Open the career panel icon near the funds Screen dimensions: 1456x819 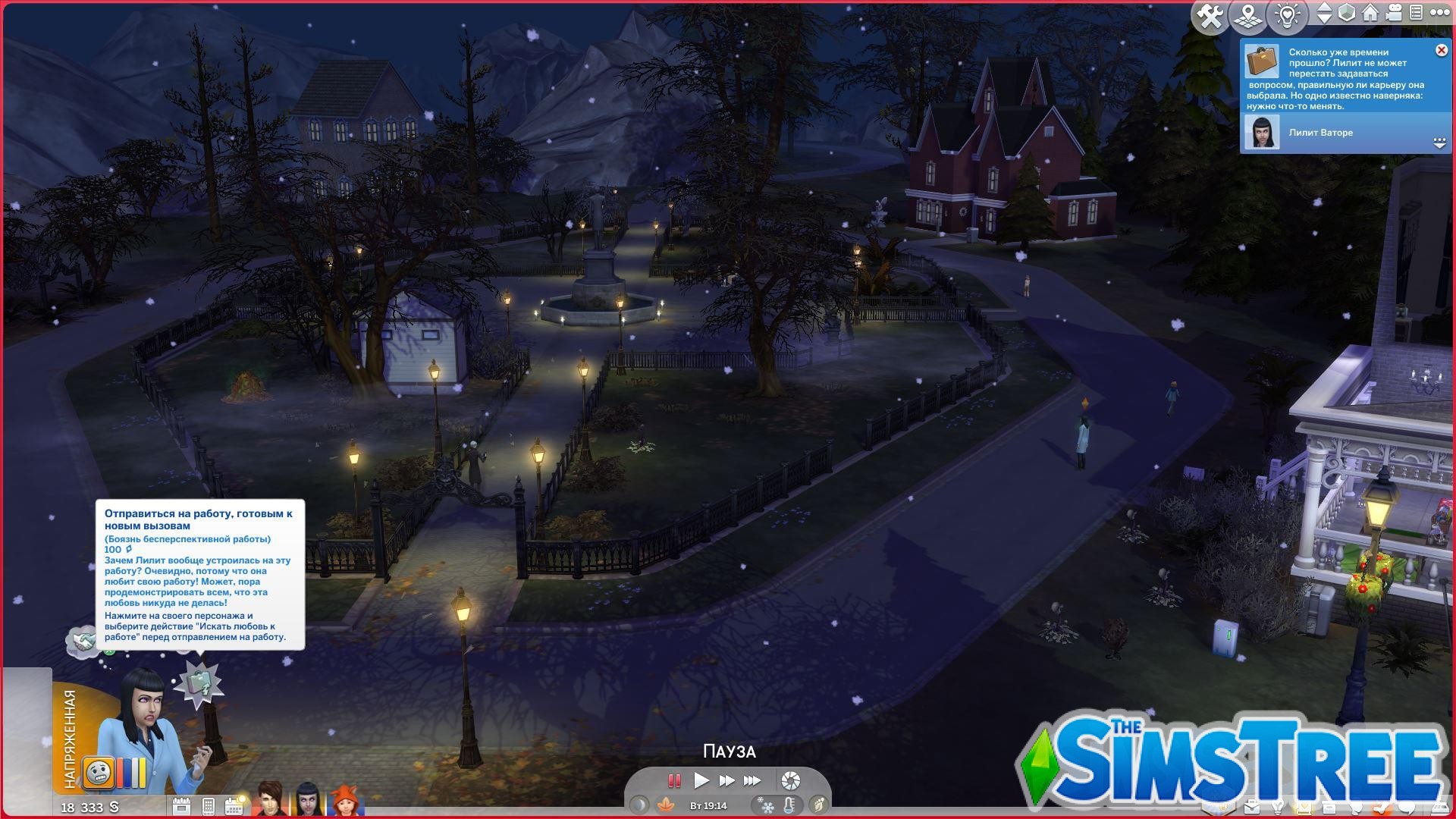pyautogui.click(x=182, y=807)
